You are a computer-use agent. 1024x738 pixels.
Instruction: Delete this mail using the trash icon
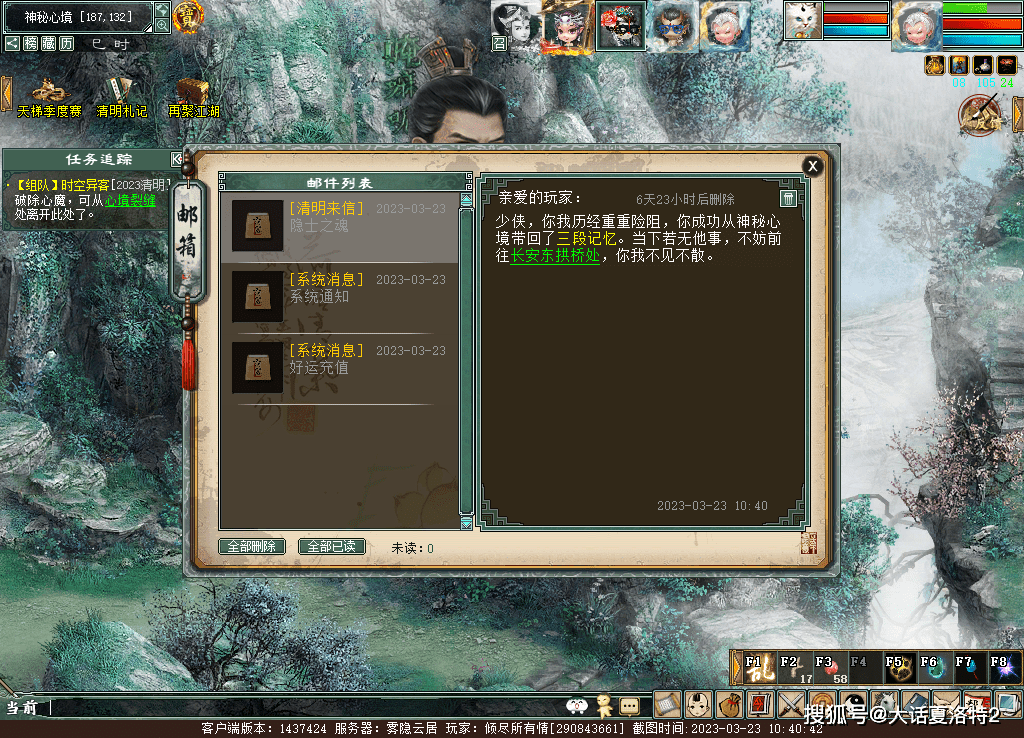[788, 198]
